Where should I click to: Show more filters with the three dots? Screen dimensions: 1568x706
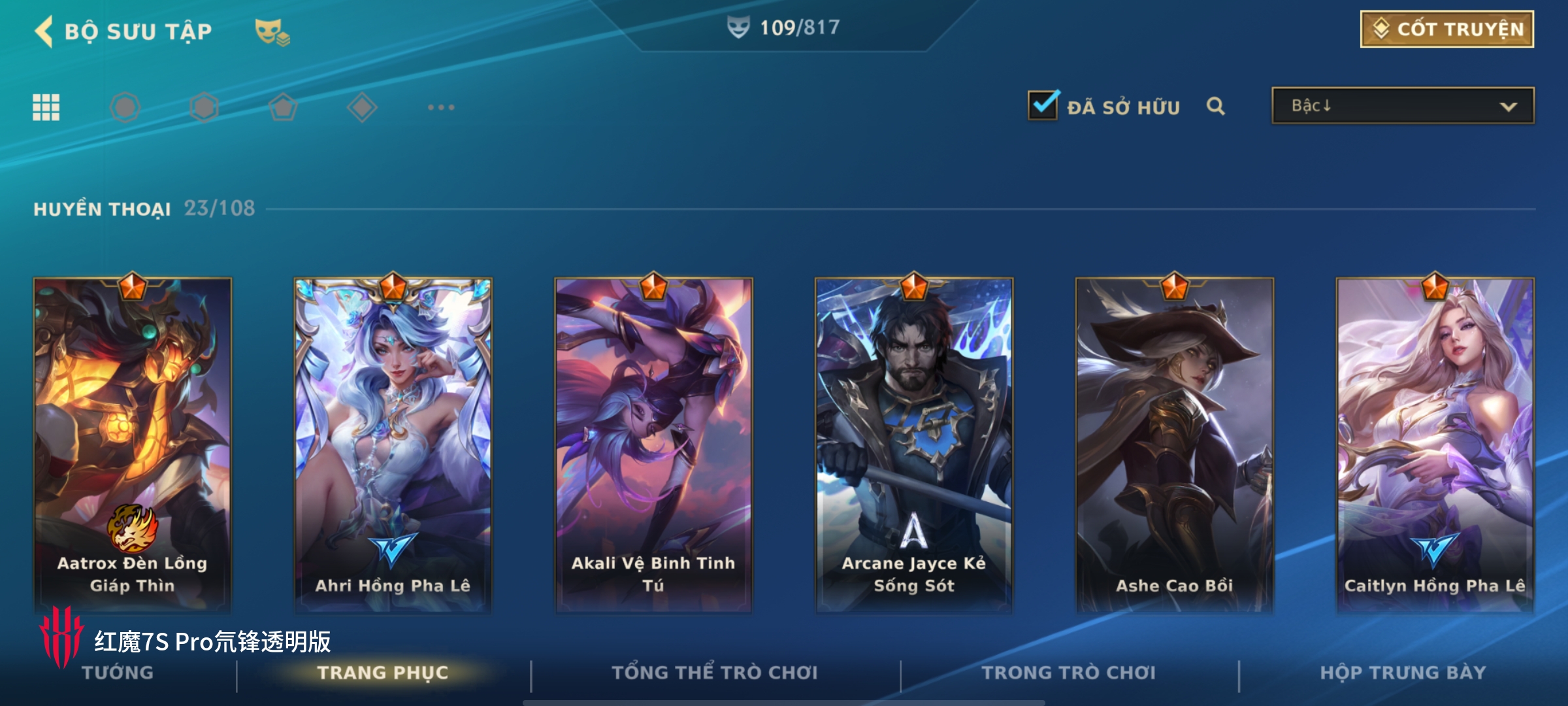pyautogui.click(x=441, y=107)
